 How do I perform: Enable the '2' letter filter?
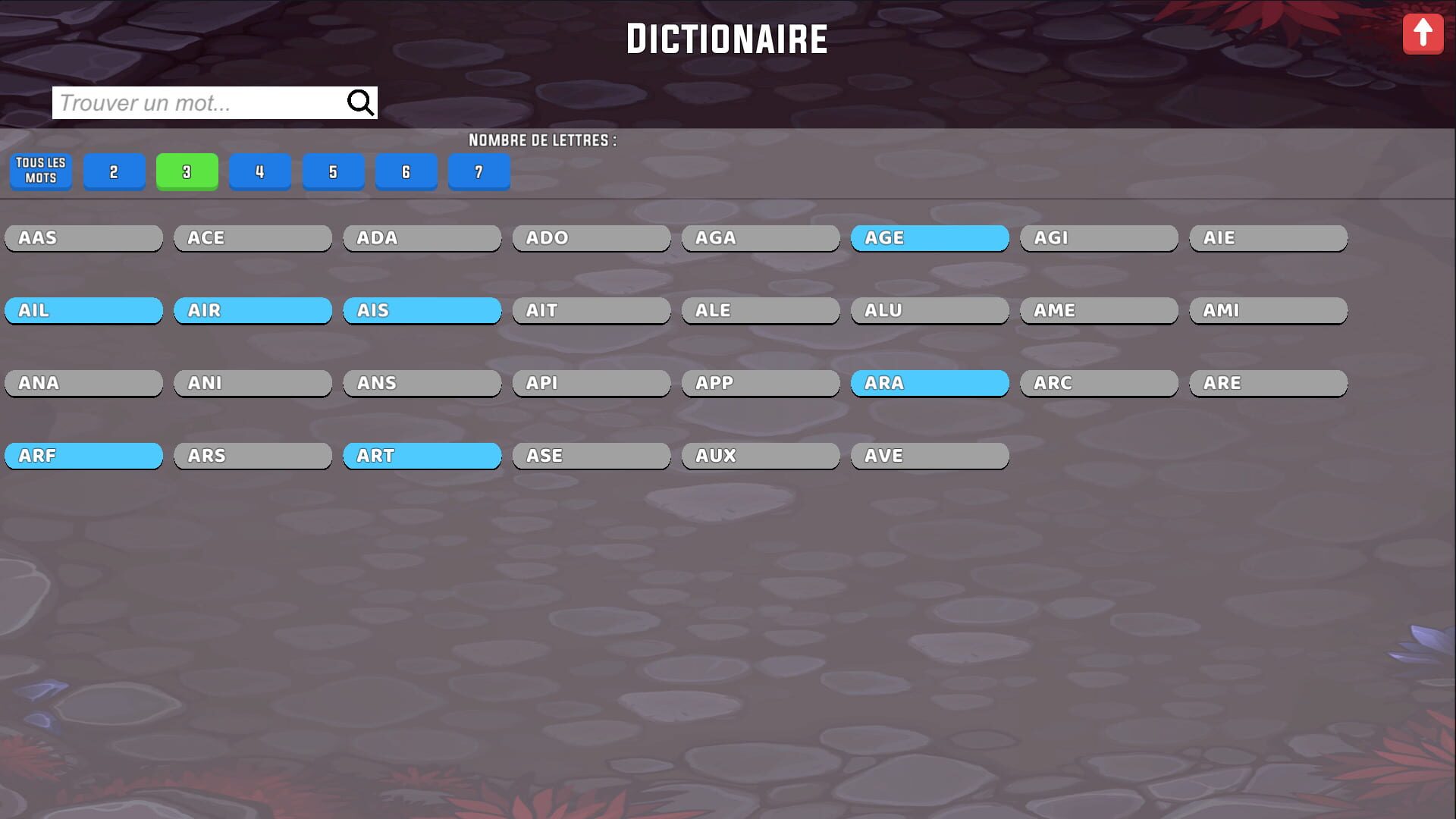tap(114, 171)
